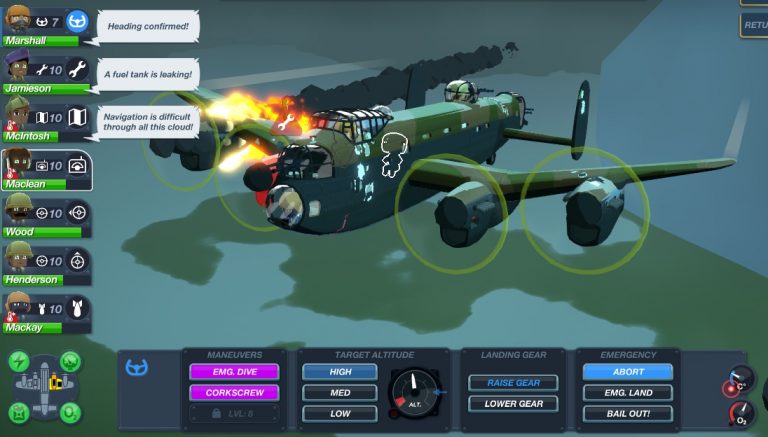Viewport: 768px width, 437px height.
Task: Hit the ABORT emergency button
Action: pos(628,371)
